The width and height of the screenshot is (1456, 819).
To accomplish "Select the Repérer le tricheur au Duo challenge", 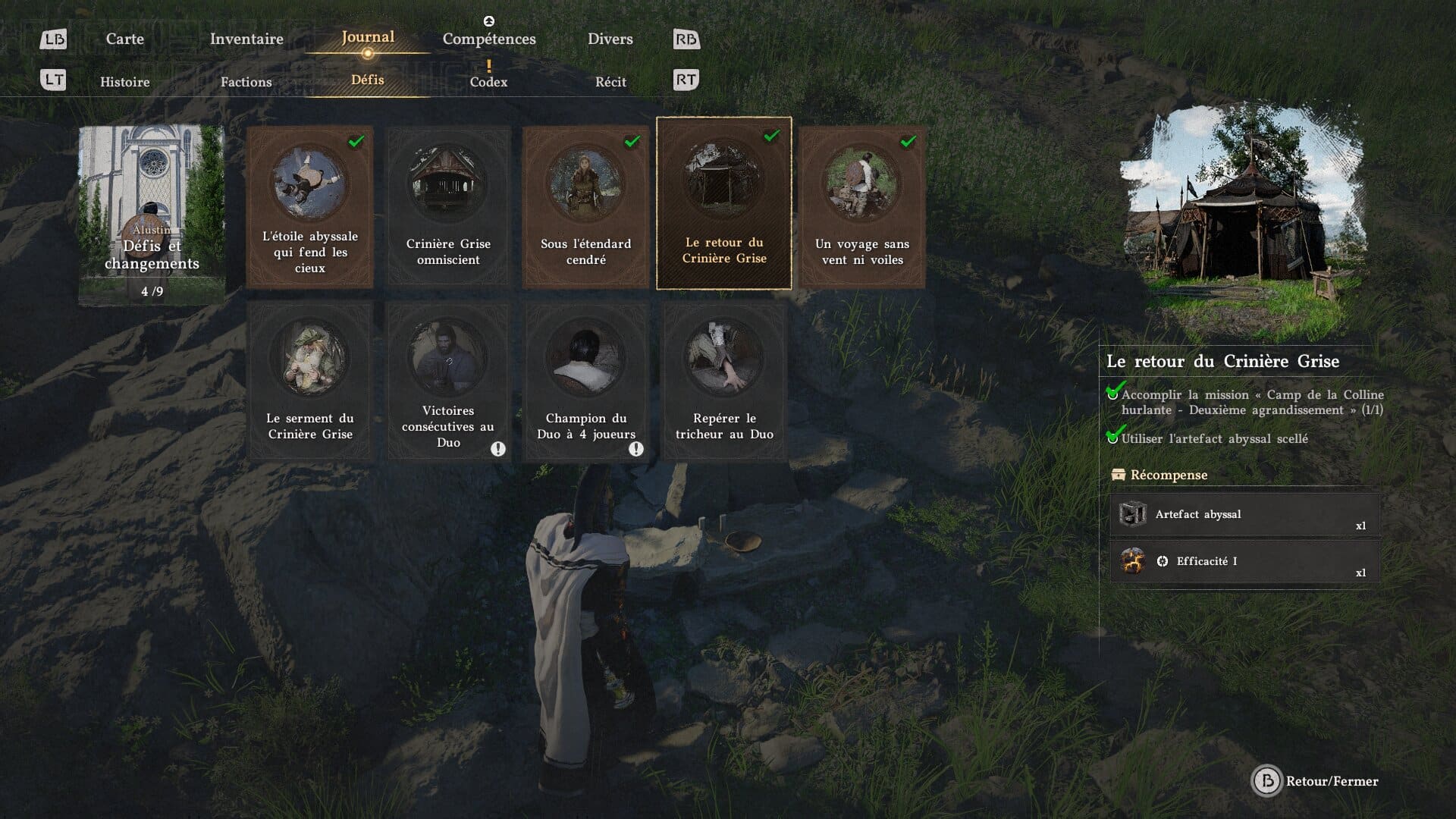I will pos(724,381).
